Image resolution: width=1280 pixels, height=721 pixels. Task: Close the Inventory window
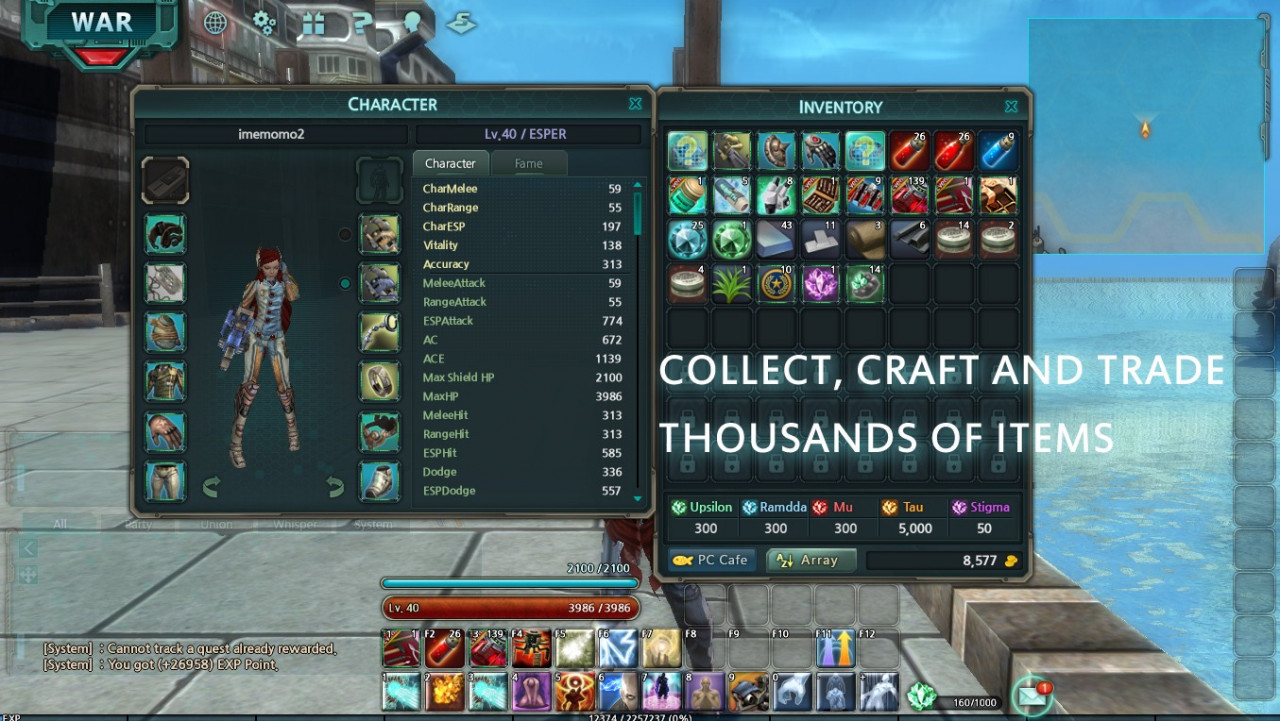coord(1011,106)
